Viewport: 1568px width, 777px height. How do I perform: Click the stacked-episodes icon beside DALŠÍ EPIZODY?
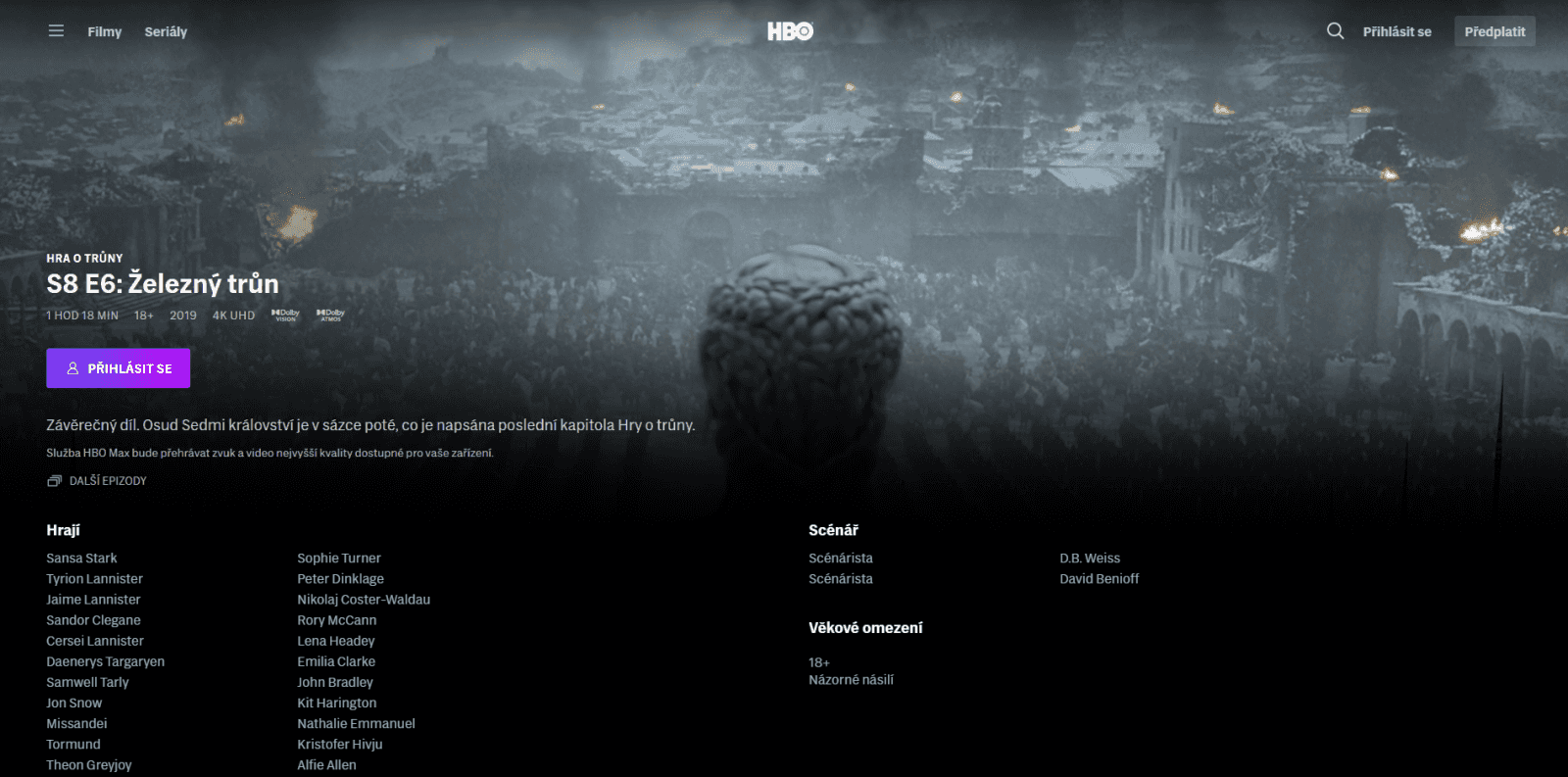click(x=55, y=481)
